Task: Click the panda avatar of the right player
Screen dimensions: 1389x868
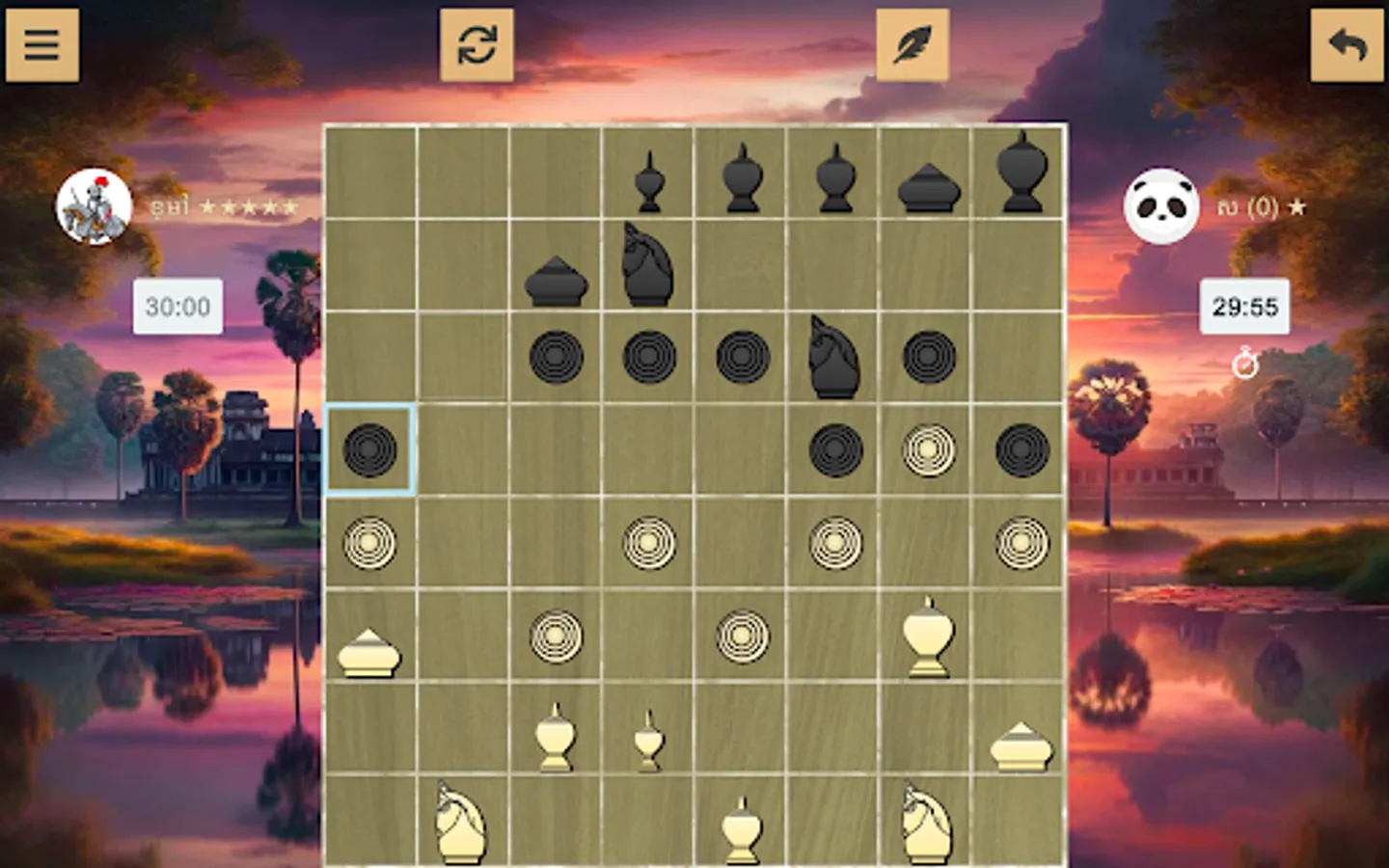Action: click(1161, 205)
